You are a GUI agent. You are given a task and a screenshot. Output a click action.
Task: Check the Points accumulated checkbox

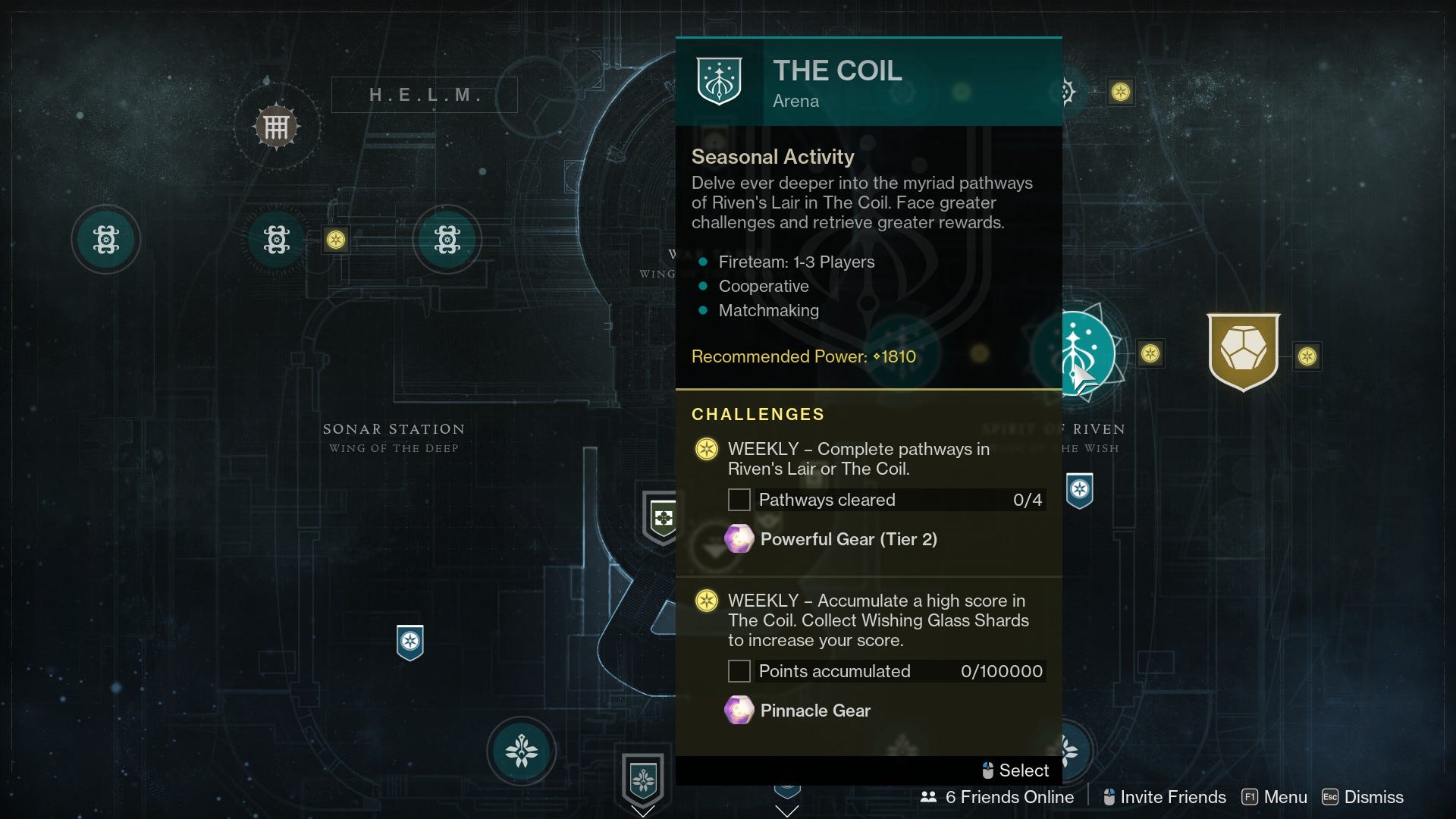point(739,671)
